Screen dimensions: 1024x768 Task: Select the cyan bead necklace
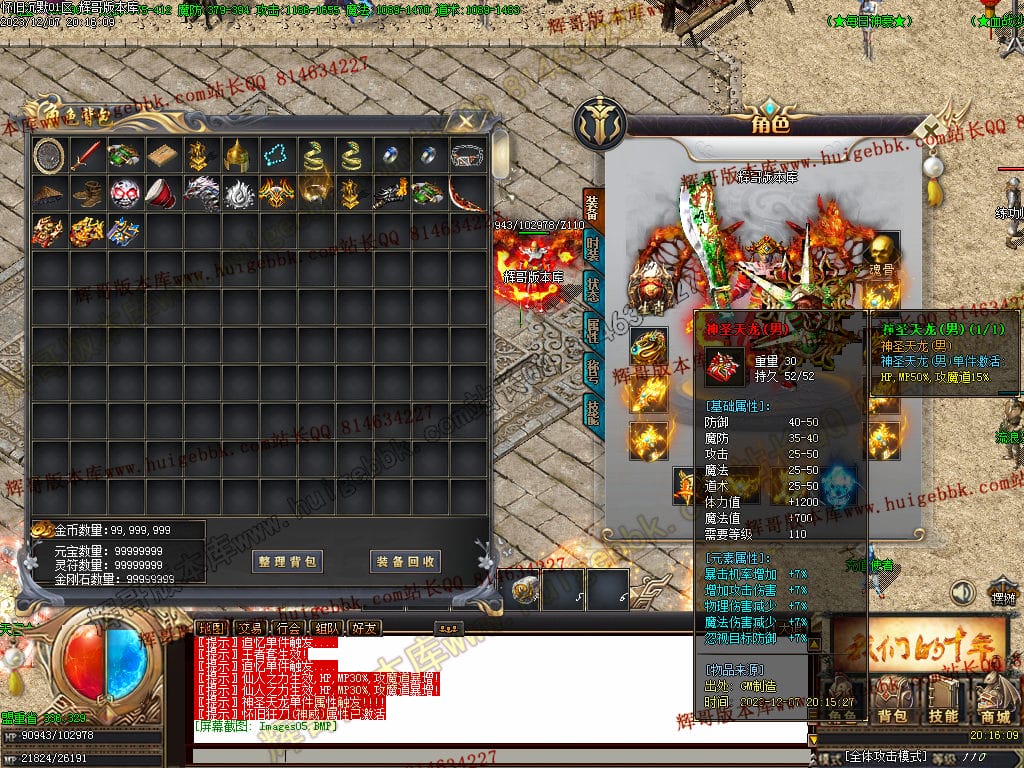point(275,155)
